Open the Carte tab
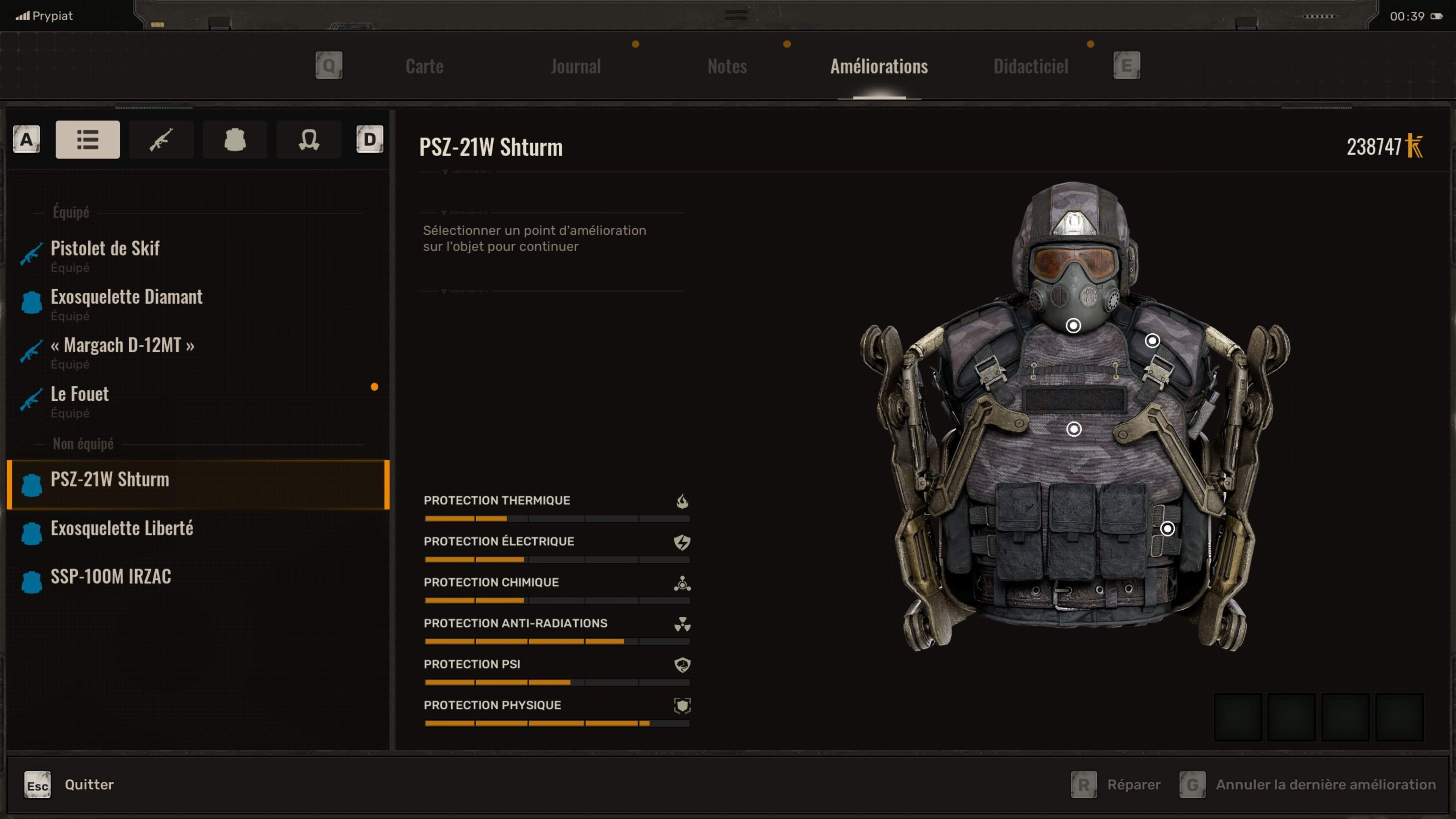The width and height of the screenshot is (1456, 819). pos(424,66)
